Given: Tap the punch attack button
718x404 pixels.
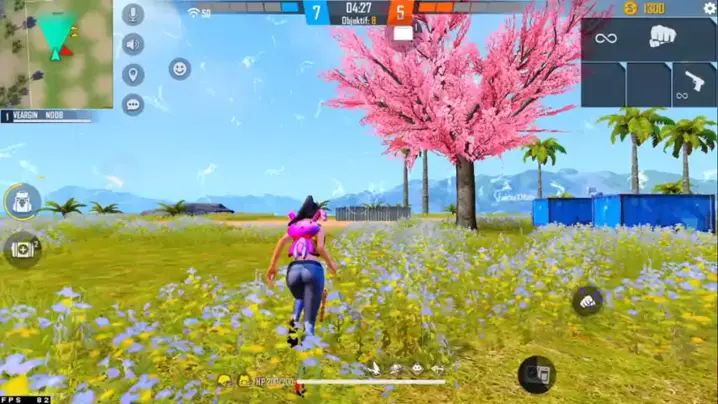Looking at the screenshot, I should 588,301.
